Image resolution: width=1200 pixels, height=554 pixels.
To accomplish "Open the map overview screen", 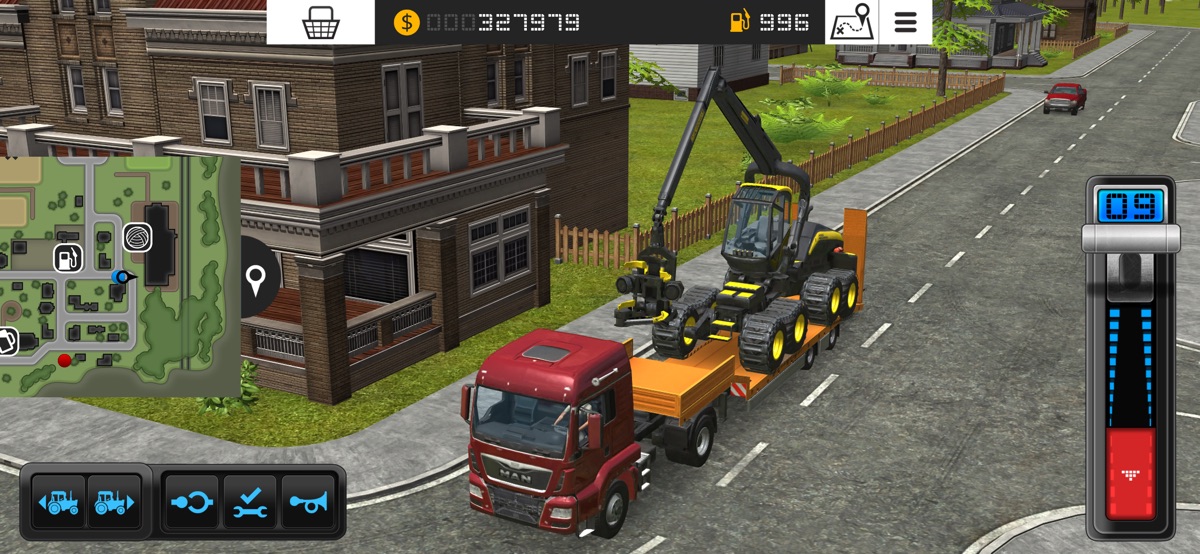I will click(852, 22).
